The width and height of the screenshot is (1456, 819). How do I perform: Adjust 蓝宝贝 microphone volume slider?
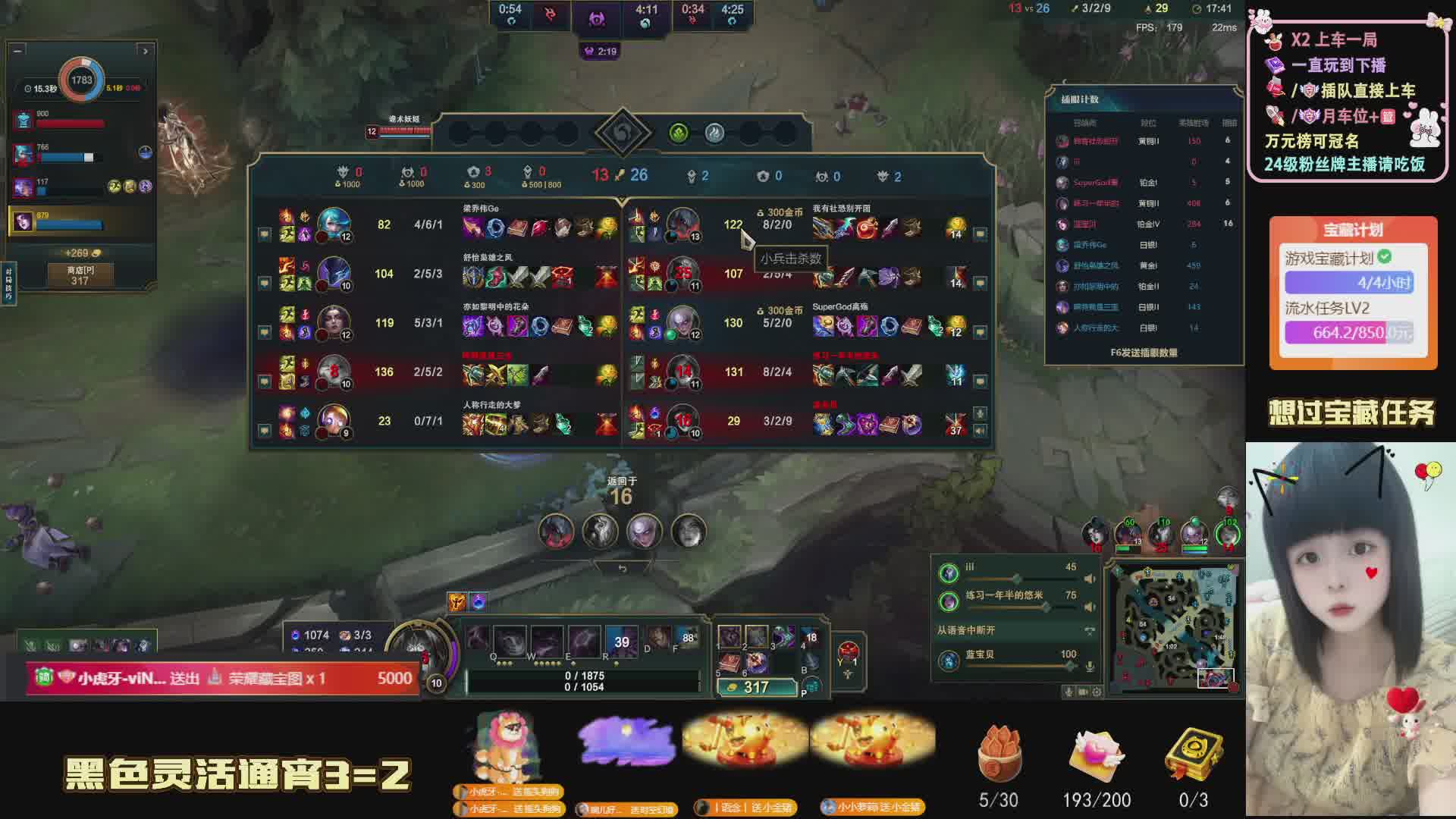pyautogui.click(x=1069, y=666)
